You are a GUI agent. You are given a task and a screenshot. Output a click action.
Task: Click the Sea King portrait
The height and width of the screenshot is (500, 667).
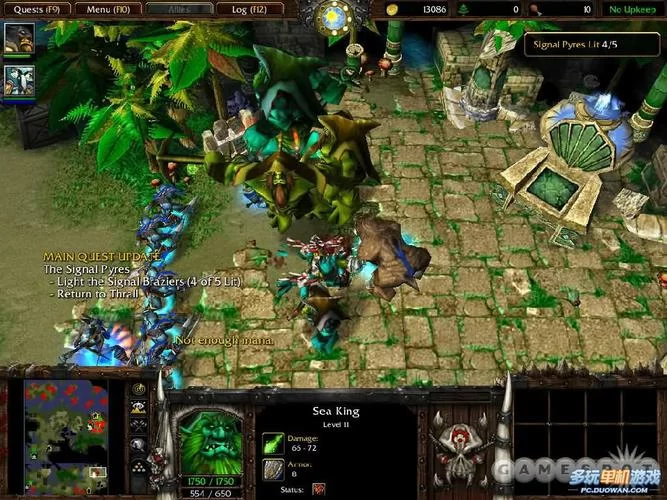206,433
